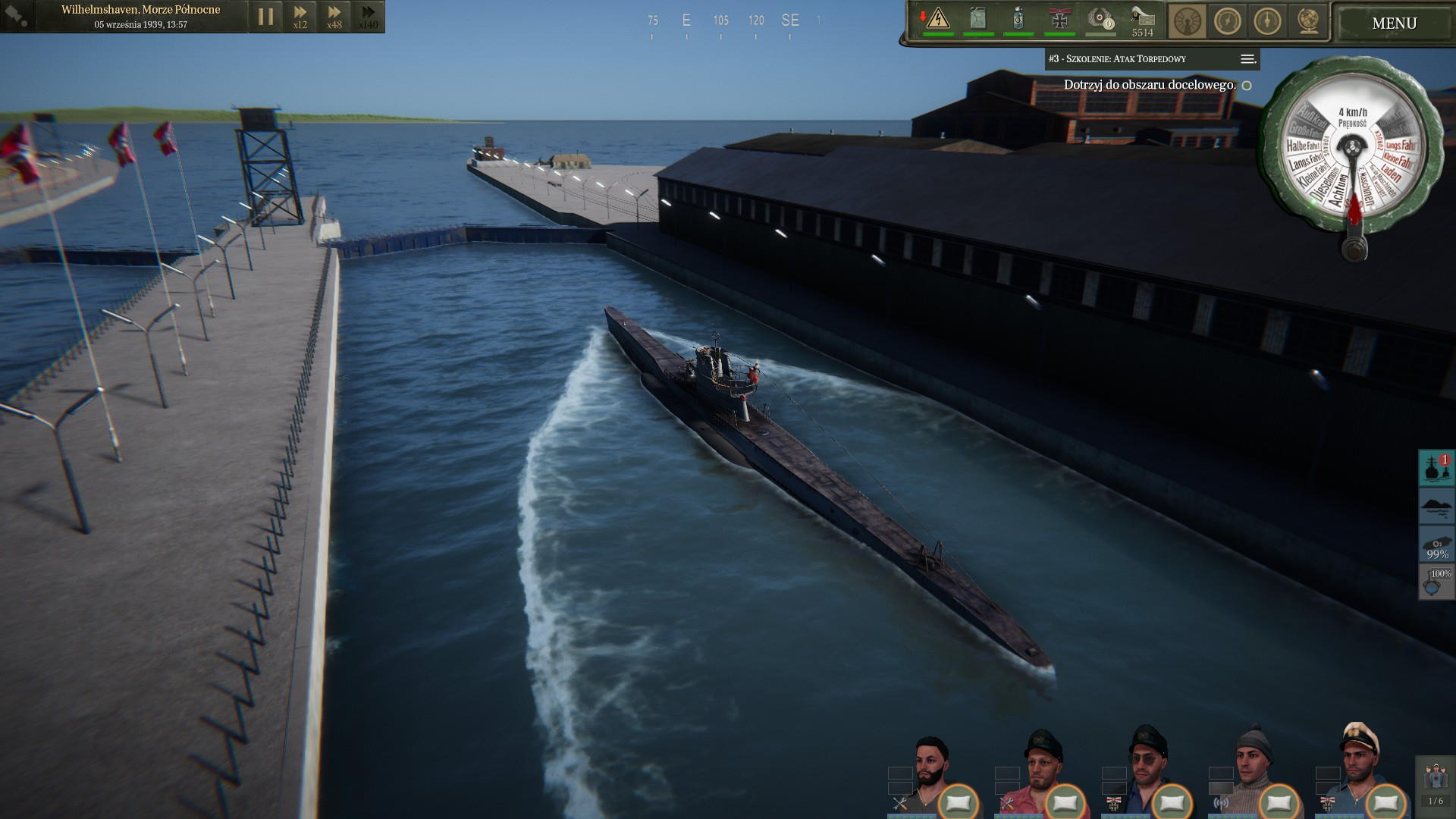1456x819 pixels.
Task: Open the globe world map
Action: pyautogui.click(x=1307, y=21)
